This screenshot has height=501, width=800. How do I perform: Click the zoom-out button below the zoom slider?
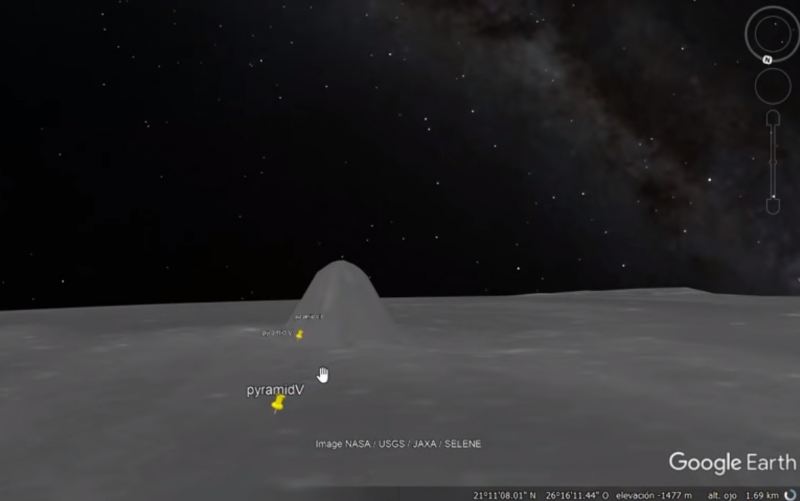[773, 205]
